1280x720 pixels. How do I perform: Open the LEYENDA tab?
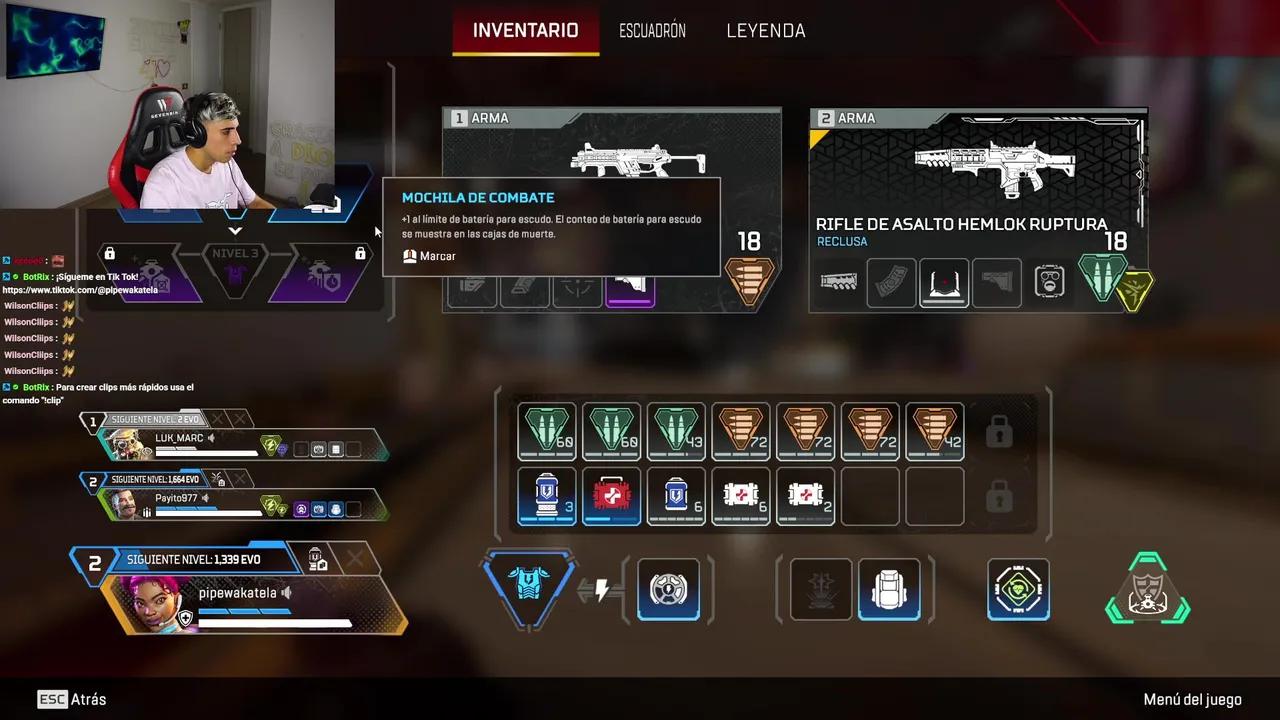coord(765,30)
